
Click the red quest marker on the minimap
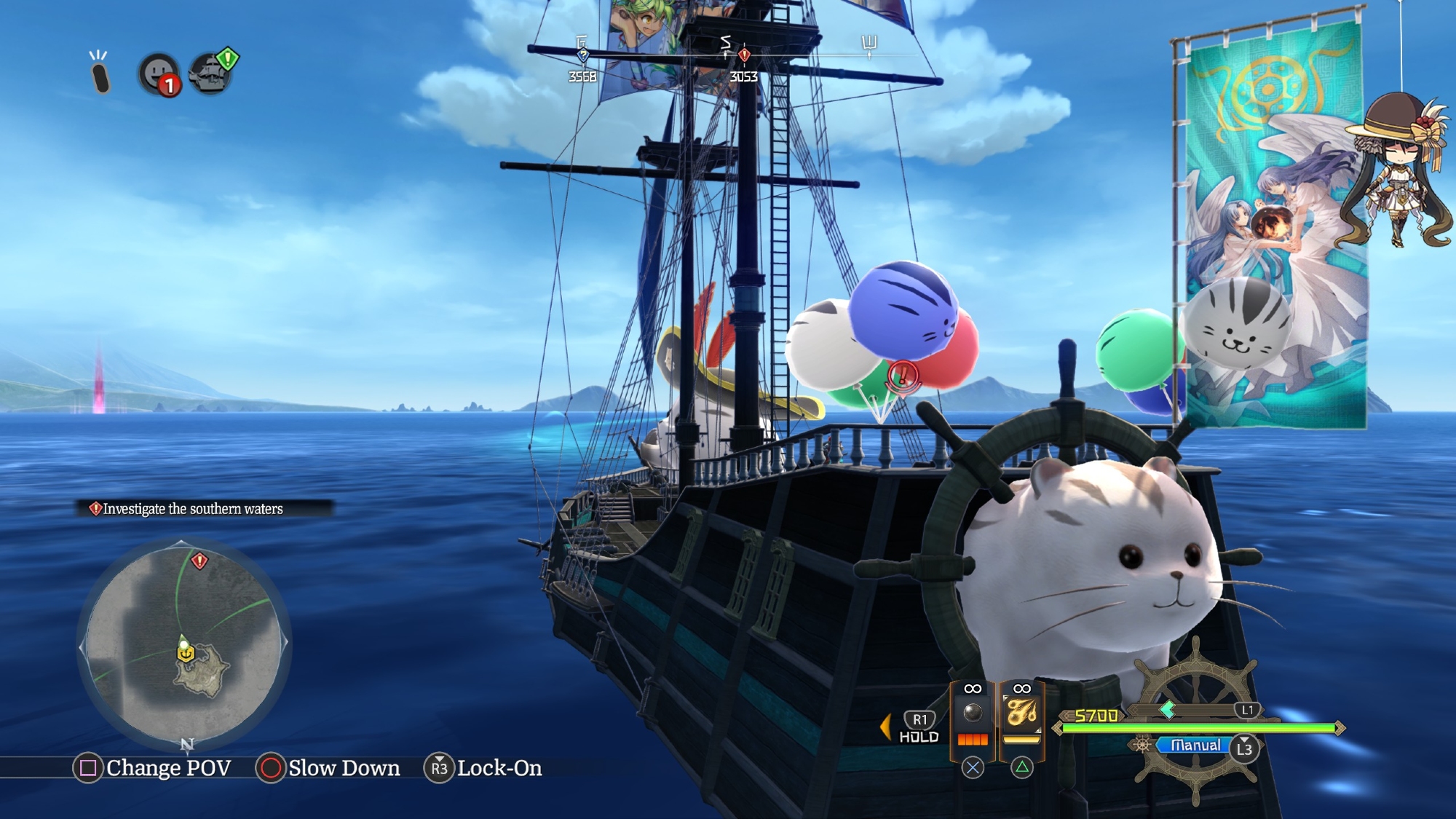click(199, 561)
